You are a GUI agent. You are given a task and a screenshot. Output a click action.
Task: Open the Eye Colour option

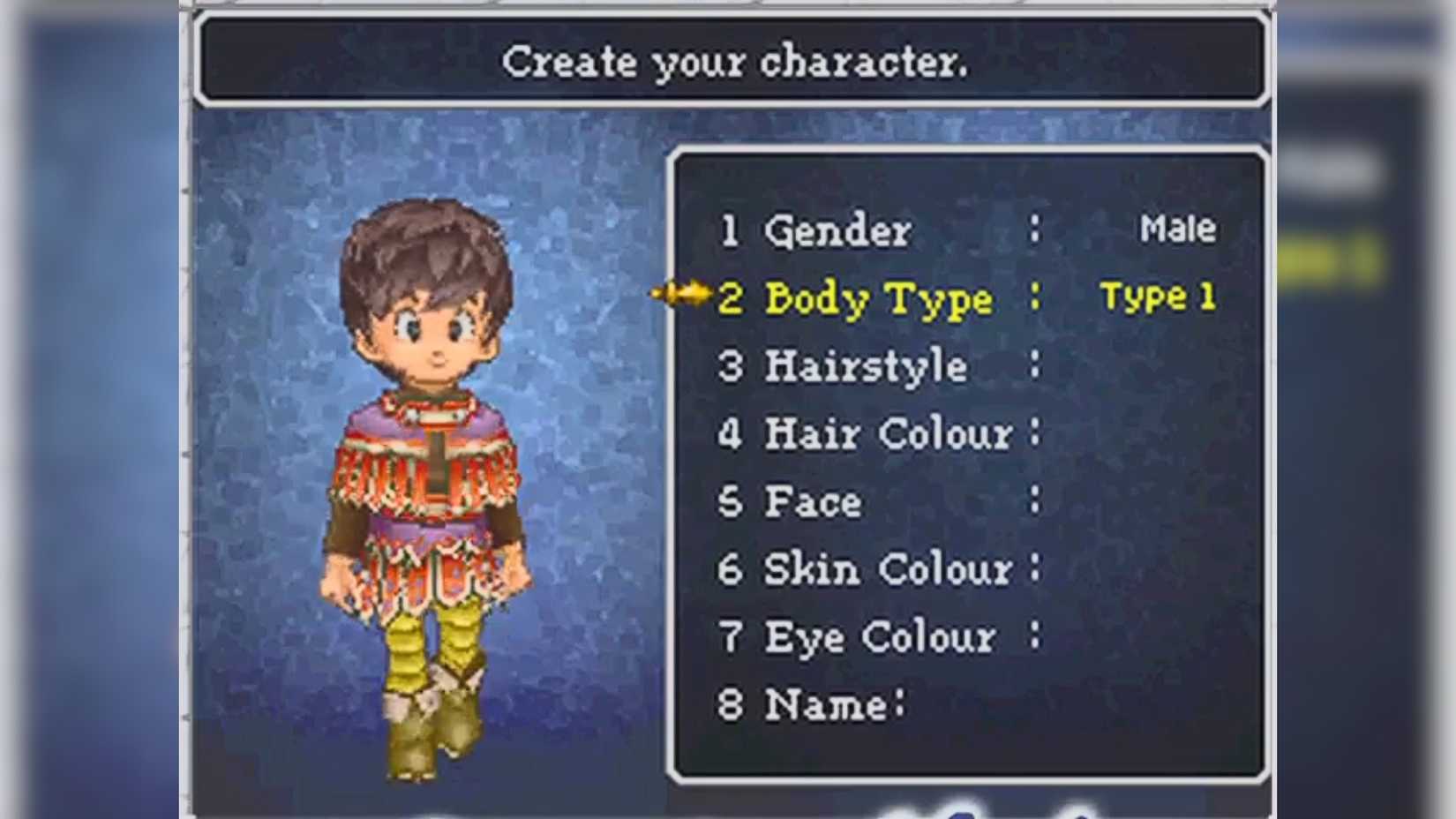tap(882, 637)
